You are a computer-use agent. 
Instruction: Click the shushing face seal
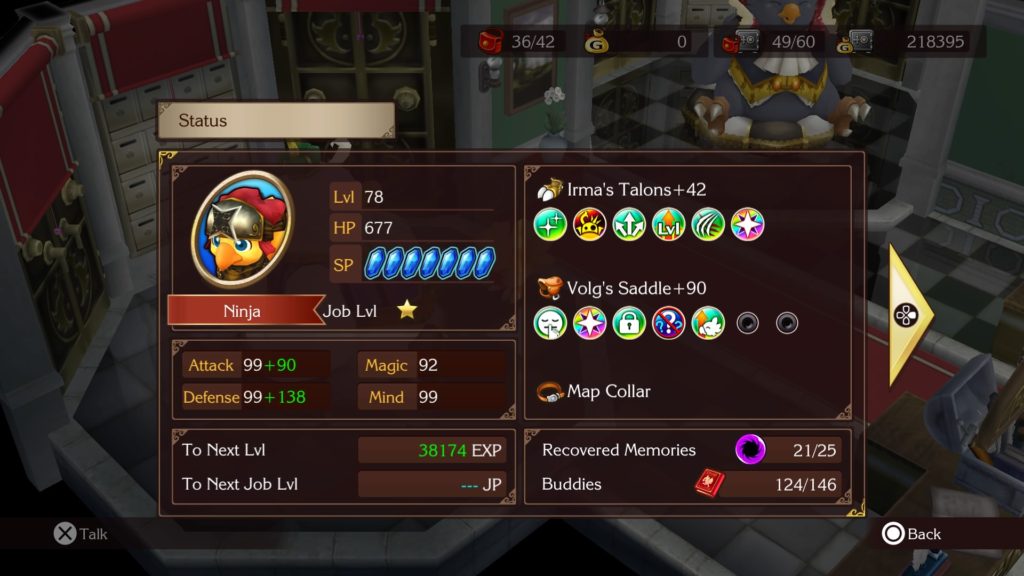click(x=550, y=323)
